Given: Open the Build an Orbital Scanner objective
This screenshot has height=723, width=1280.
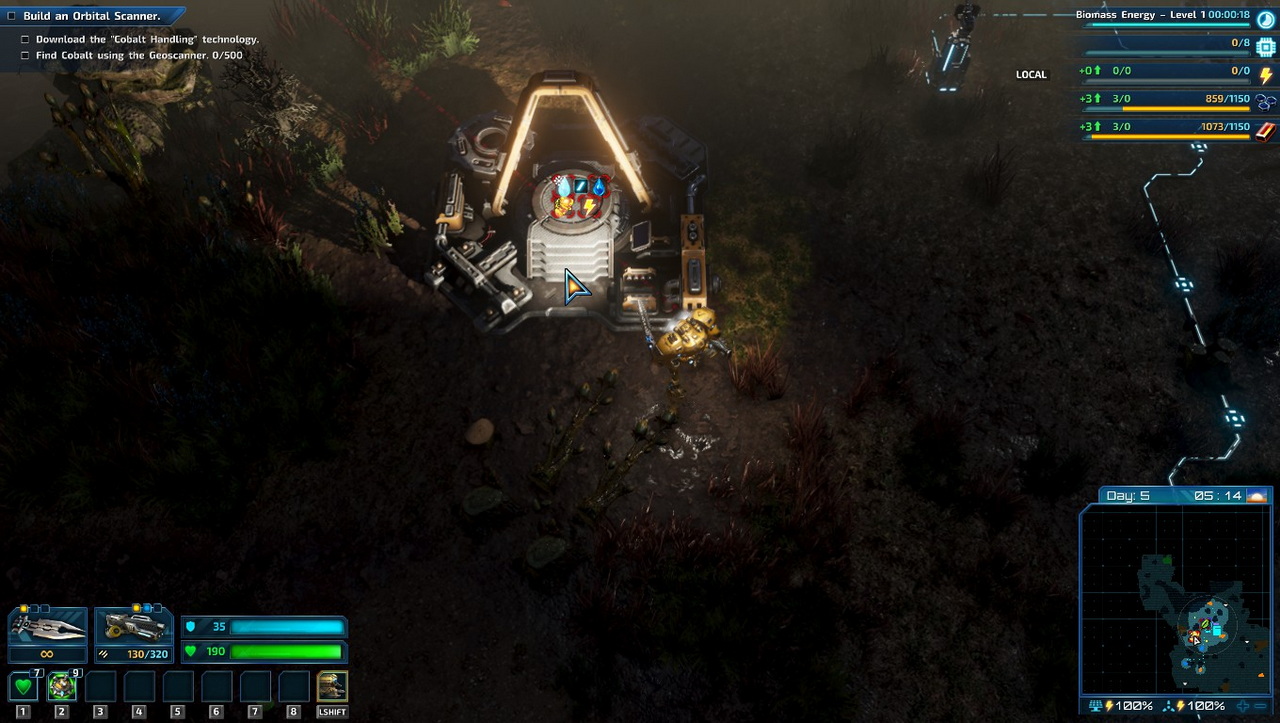Looking at the screenshot, I should pyautogui.click(x=92, y=16).
